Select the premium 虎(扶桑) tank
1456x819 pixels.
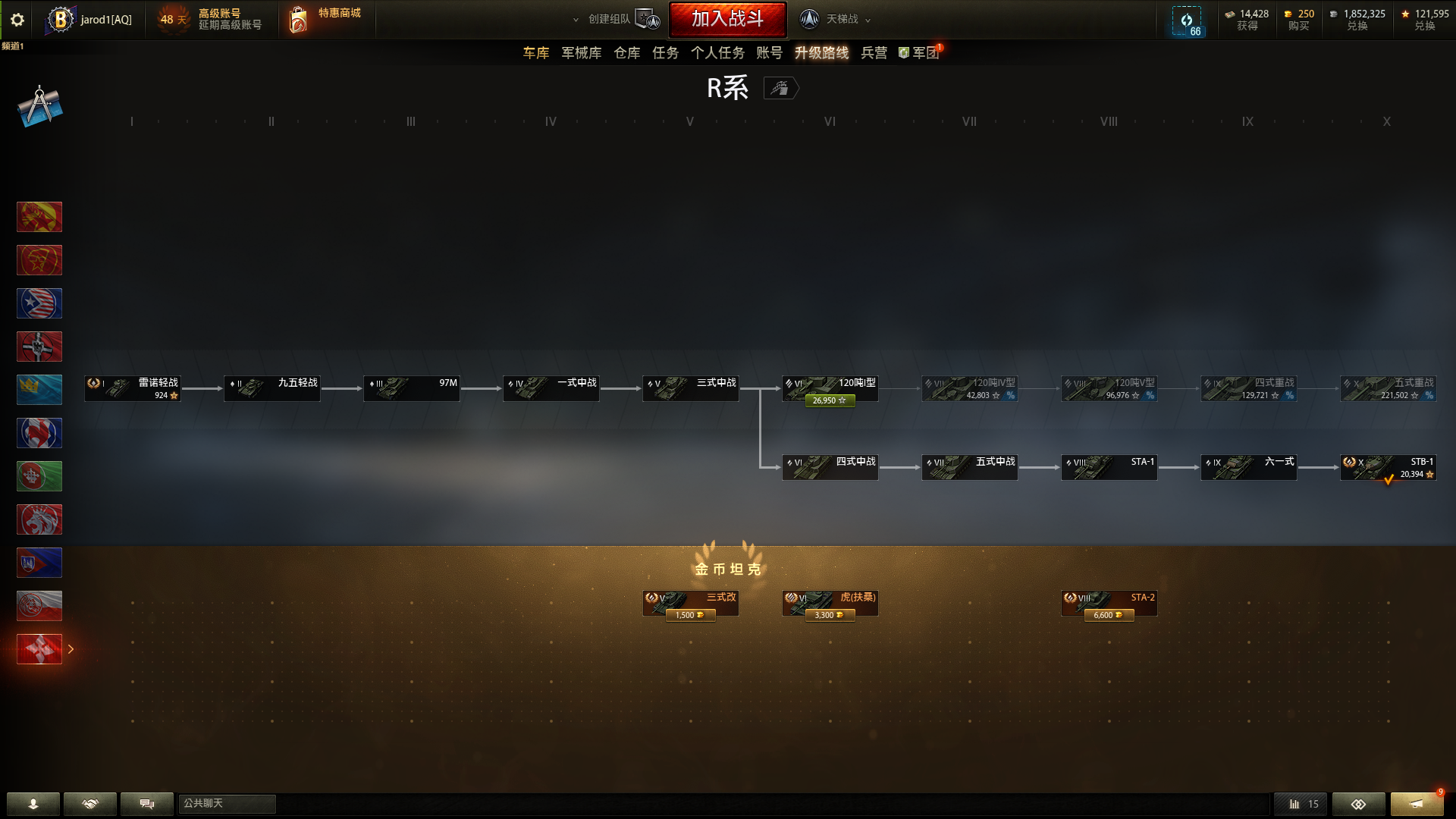pyautogui.click(x=830, y=604)
